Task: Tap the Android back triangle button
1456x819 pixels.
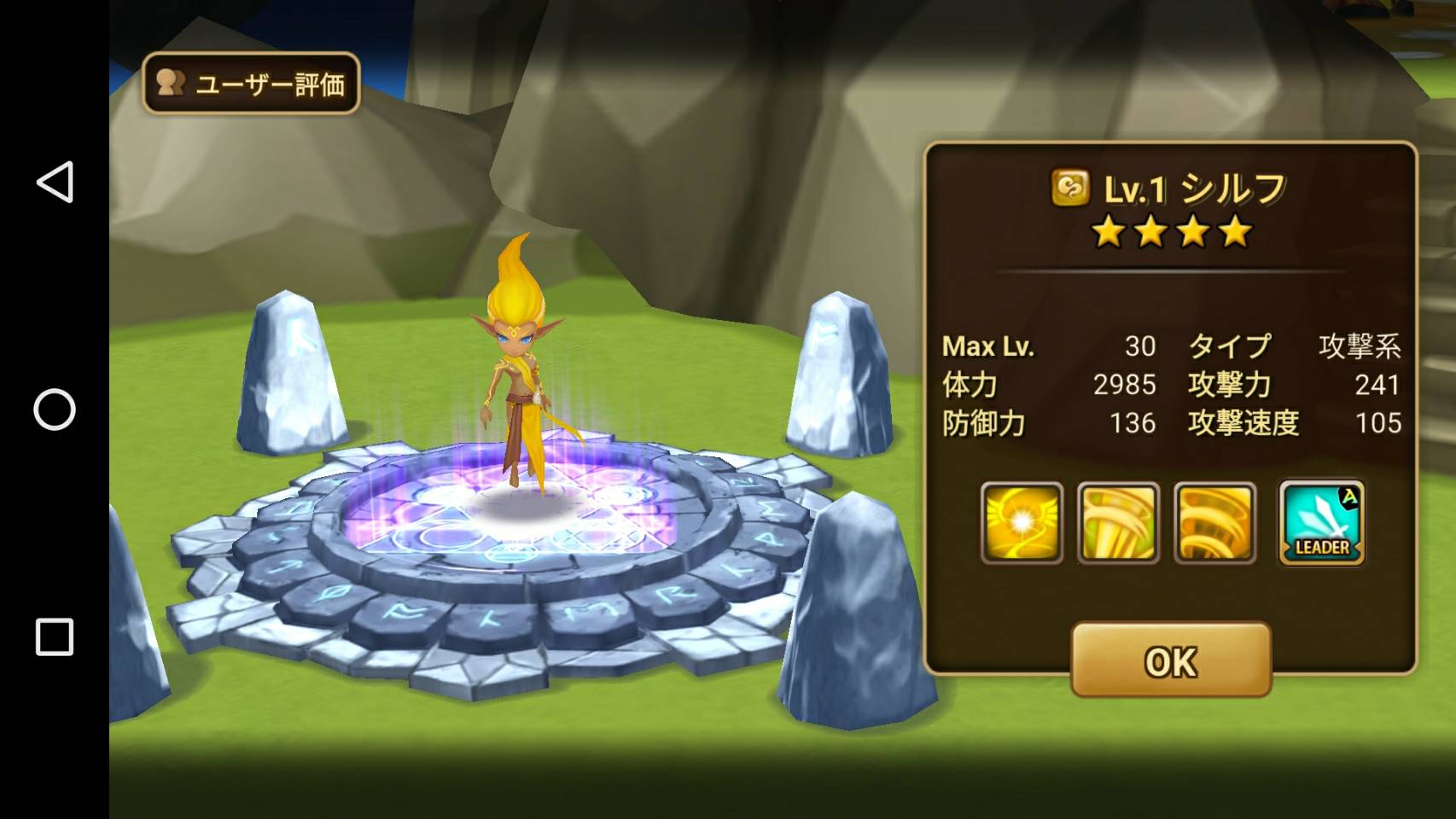Action: tap(55, 182)
